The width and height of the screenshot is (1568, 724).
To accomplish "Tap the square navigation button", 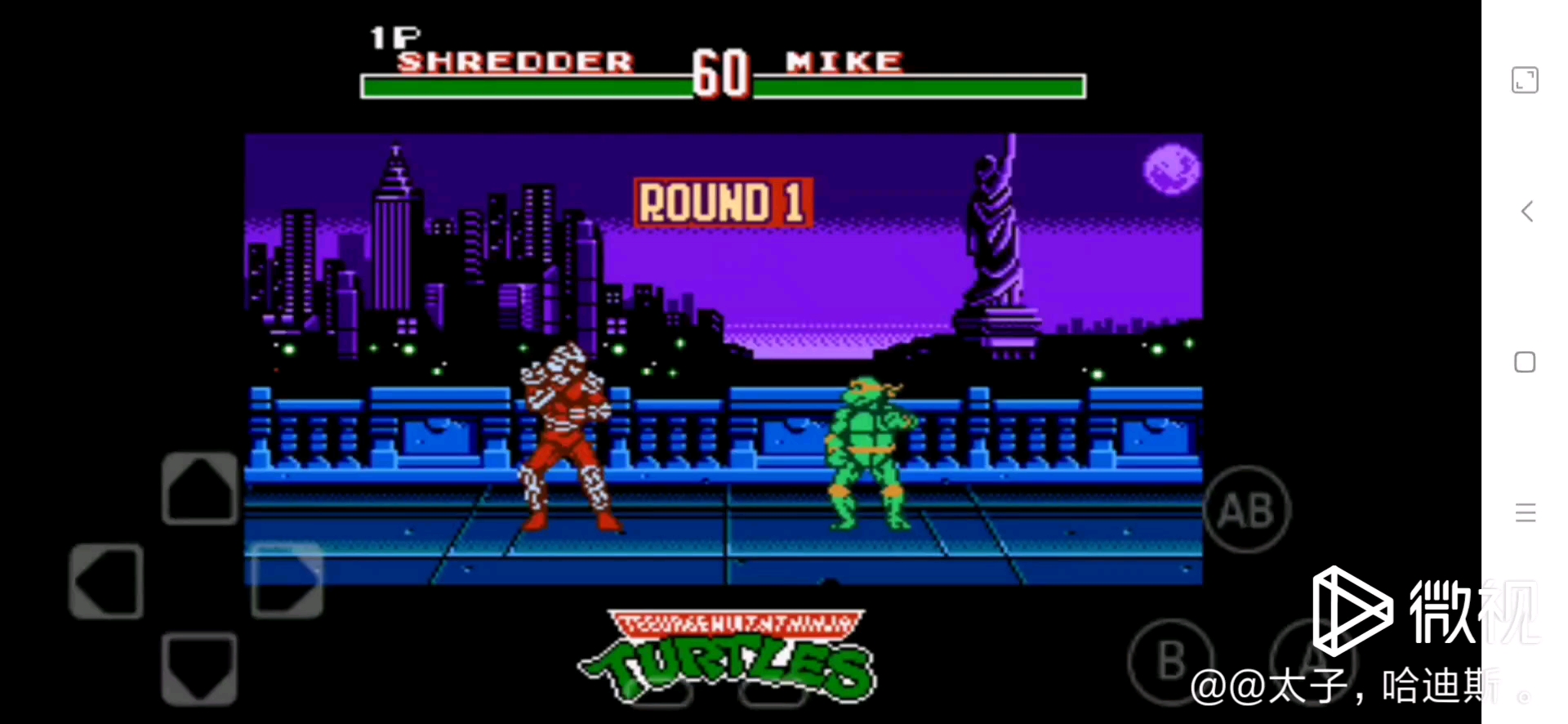I will [1525, 362].
